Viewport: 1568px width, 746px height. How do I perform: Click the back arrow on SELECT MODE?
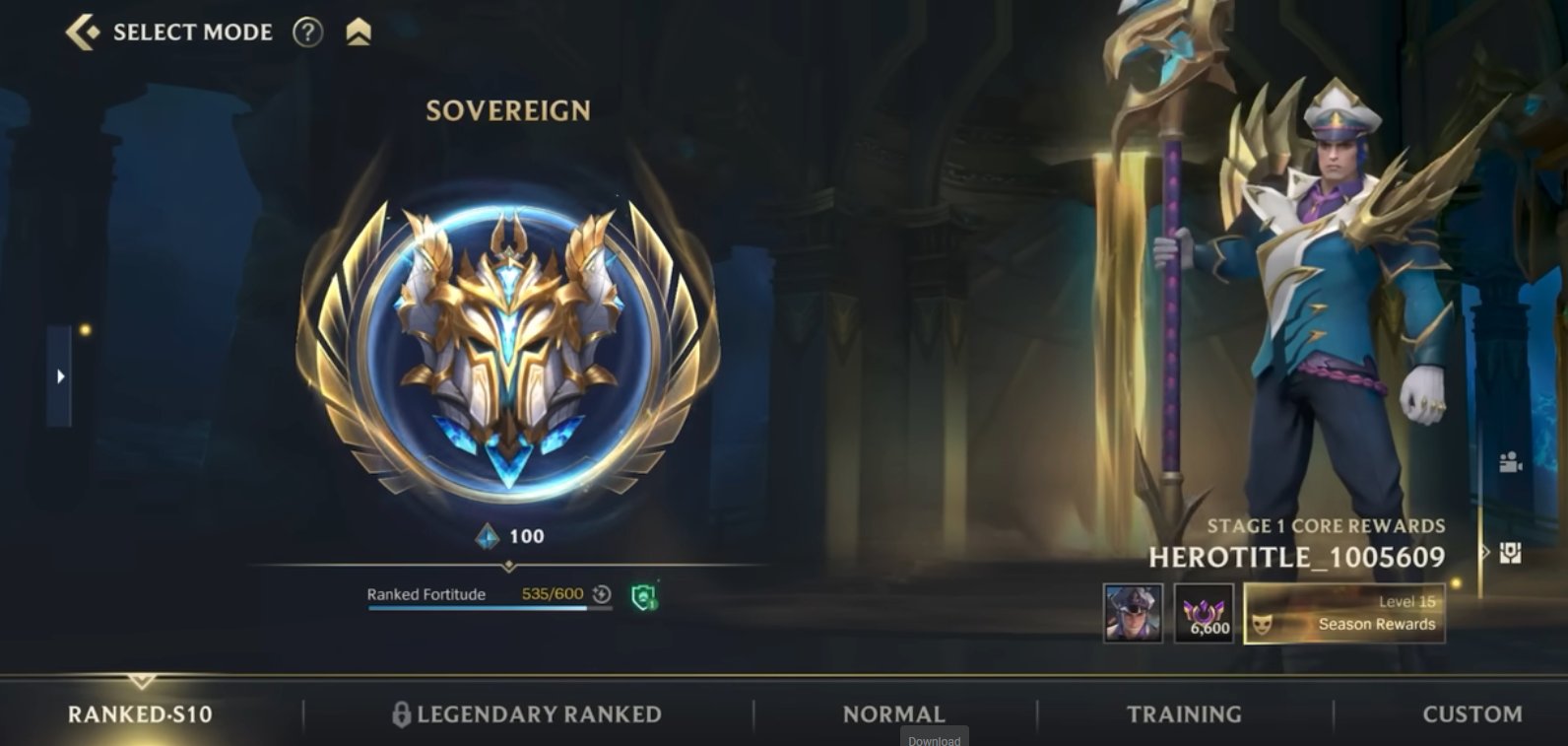(83, 32)
